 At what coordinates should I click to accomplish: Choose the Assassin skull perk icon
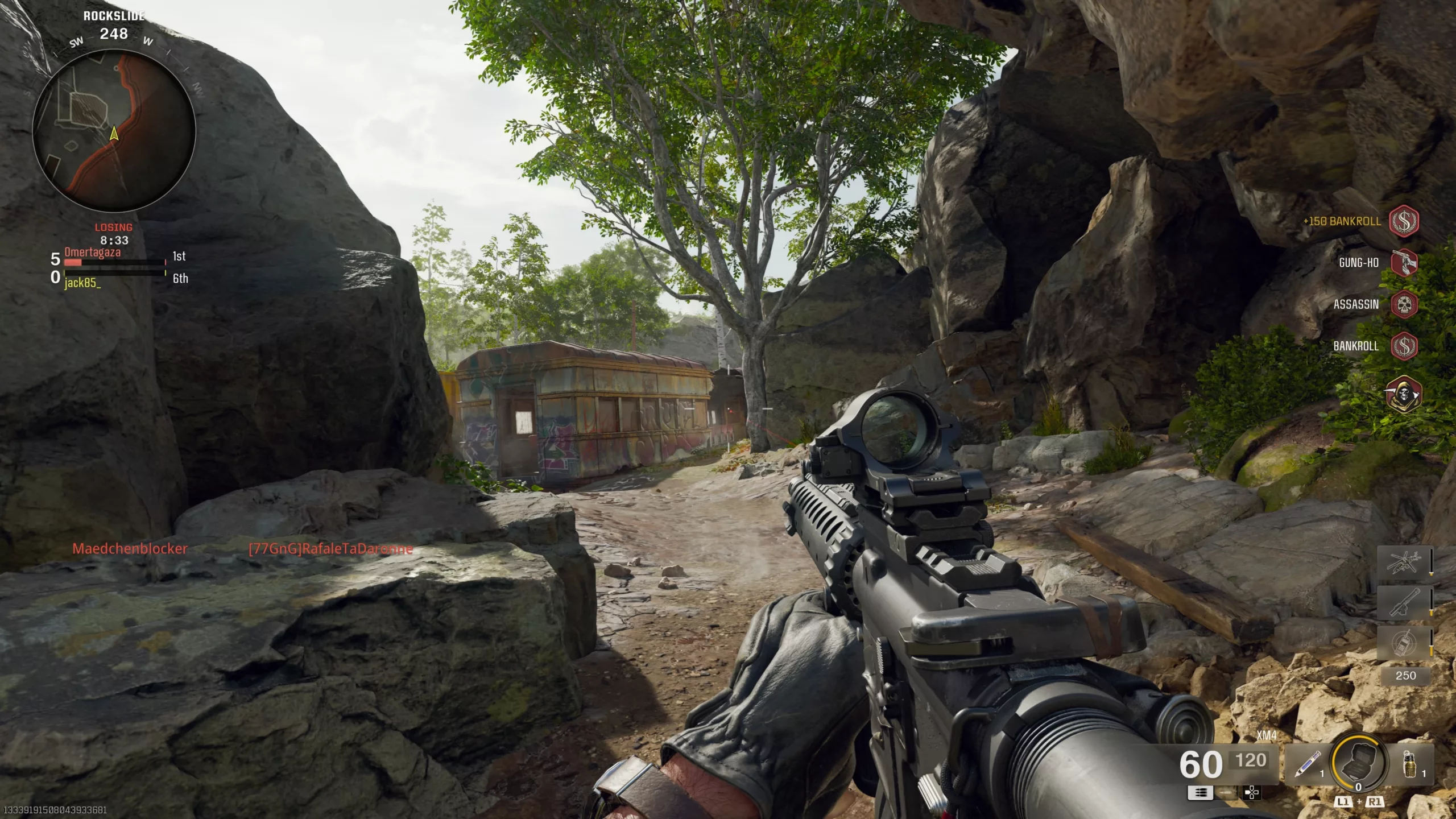tap(1404, 304)
